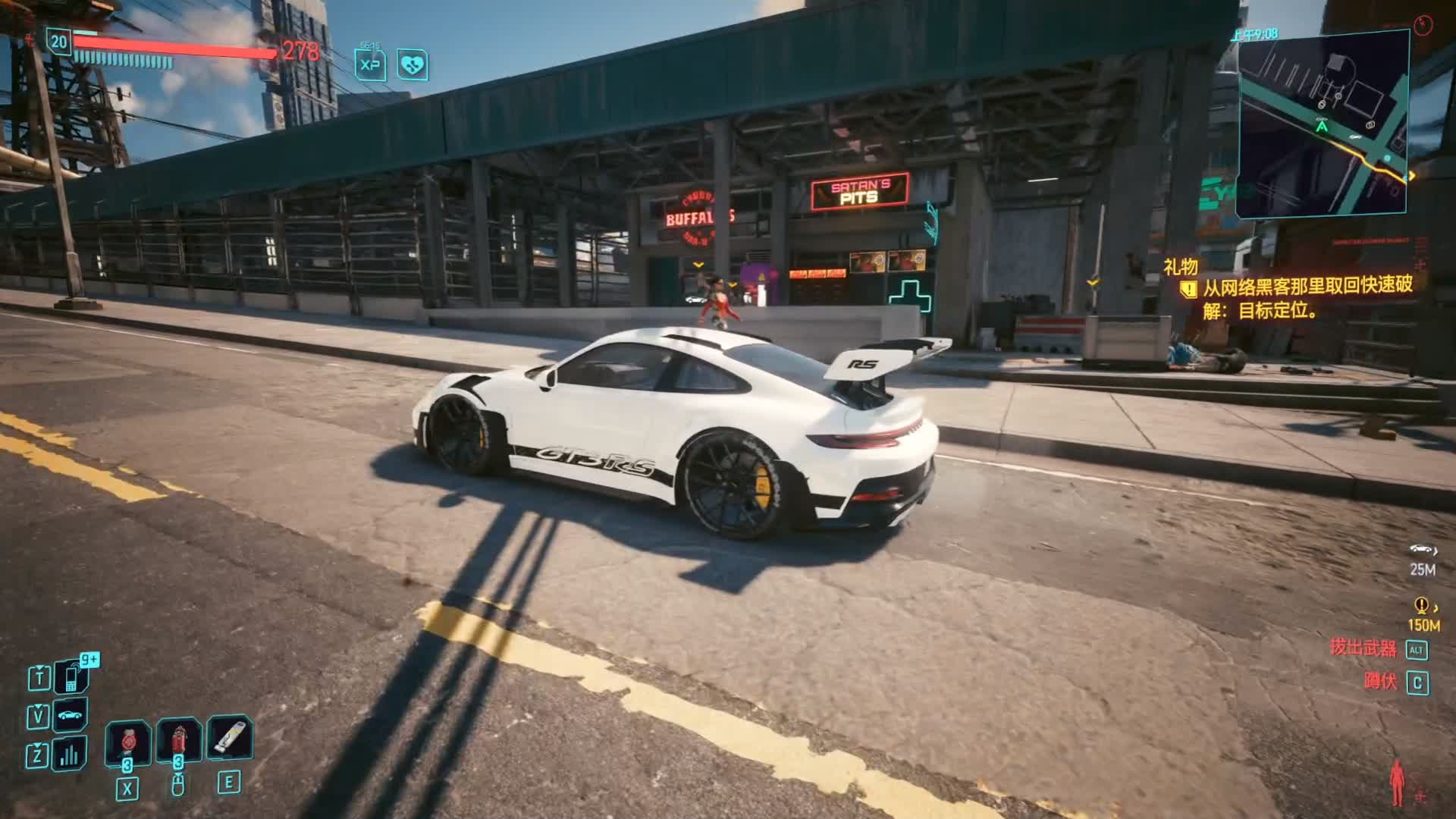Open the phone icon with 9+ badge

point(71,676)
